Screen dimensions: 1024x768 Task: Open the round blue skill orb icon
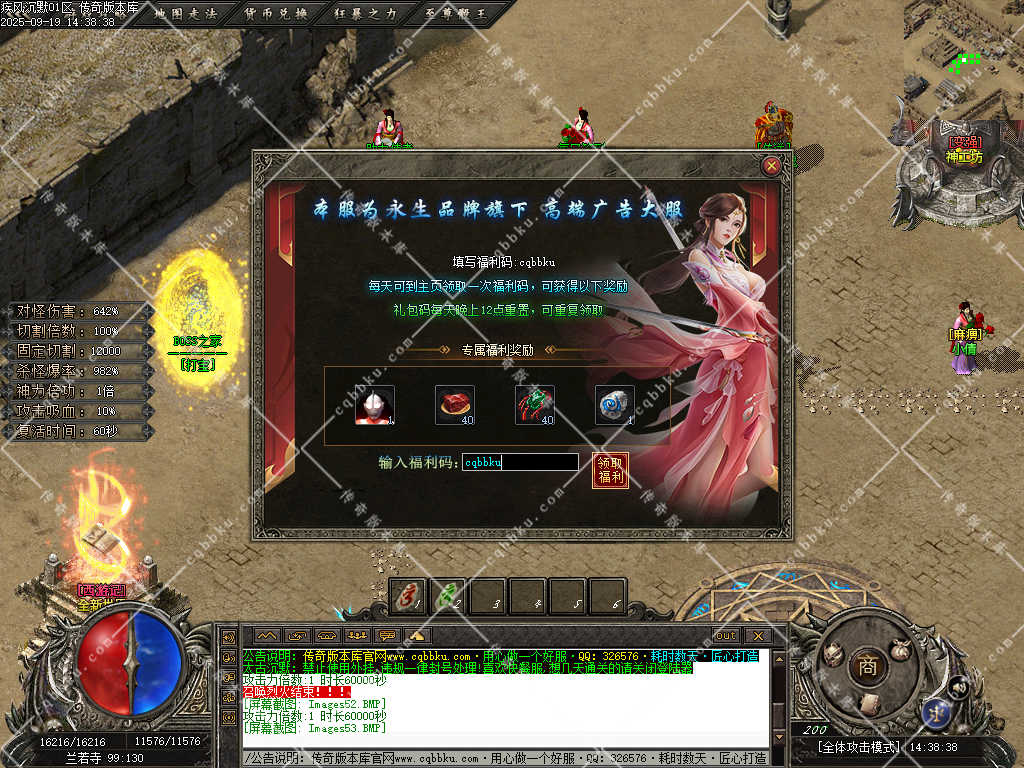(938, 711)
